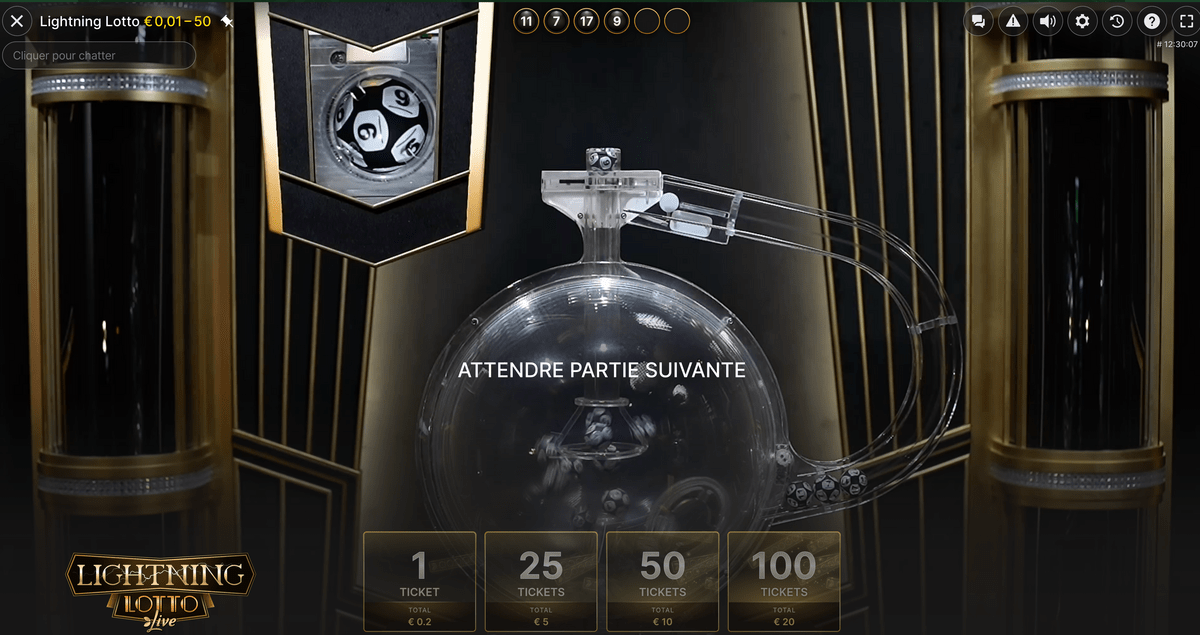Toggle fullscreen mode
1200x635 pixels.
click(1183, 21)
